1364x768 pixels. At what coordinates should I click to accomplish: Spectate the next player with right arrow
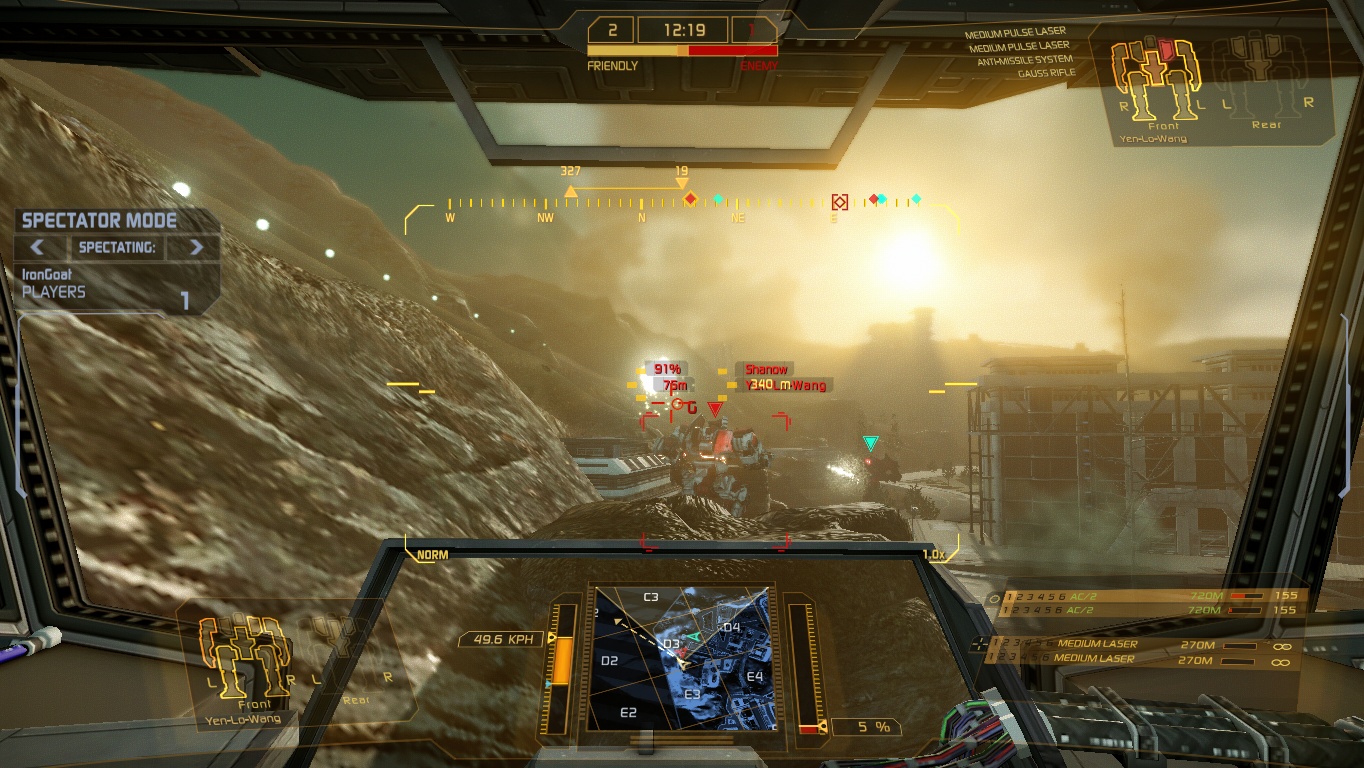point(196,247)
